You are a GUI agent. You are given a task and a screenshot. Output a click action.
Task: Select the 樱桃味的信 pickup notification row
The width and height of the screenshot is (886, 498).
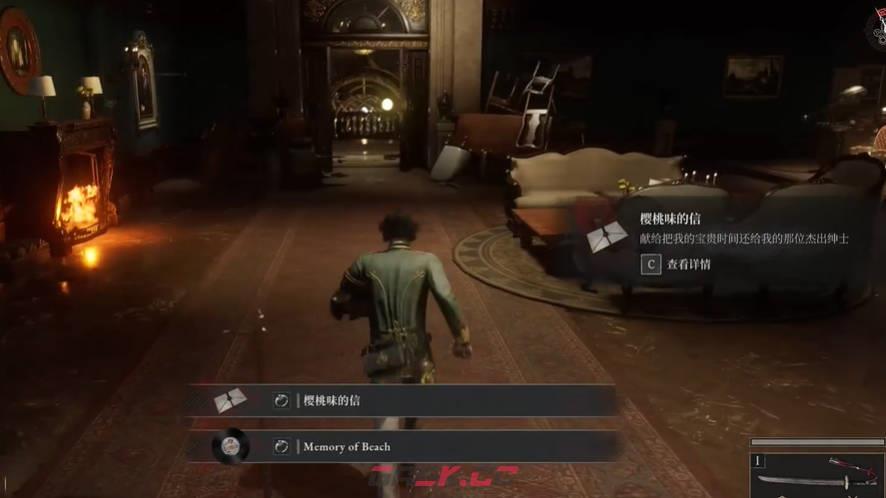(x=400, y=401)
